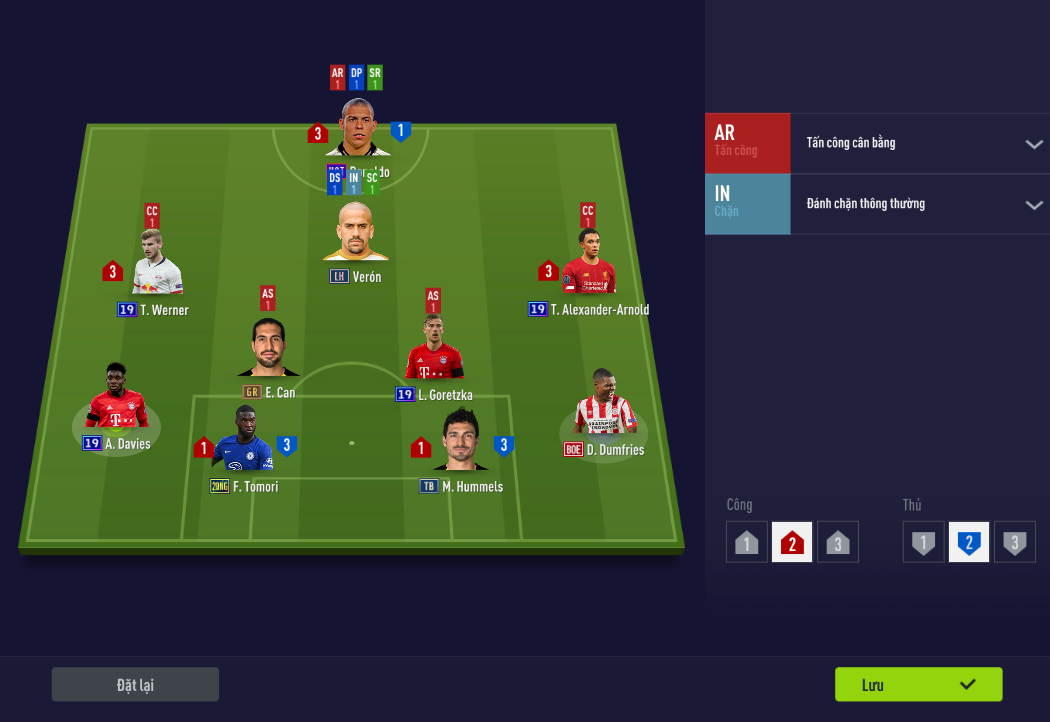Choose Công attack level 2
The width and height of the screenshot is (1050, 722).
(x=792, y=543)
